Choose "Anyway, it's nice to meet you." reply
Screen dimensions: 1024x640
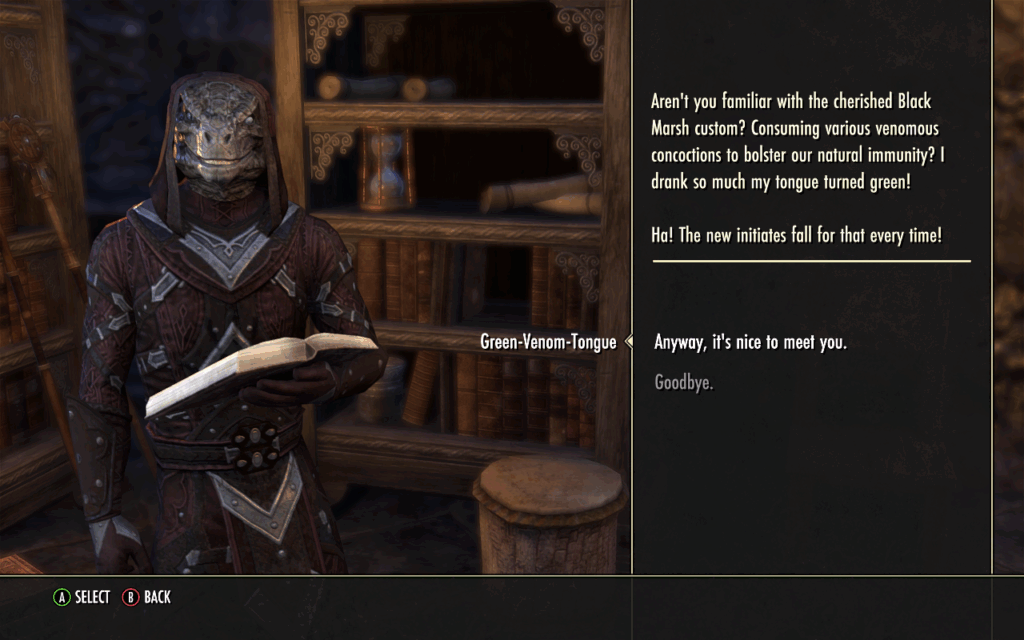750,342
